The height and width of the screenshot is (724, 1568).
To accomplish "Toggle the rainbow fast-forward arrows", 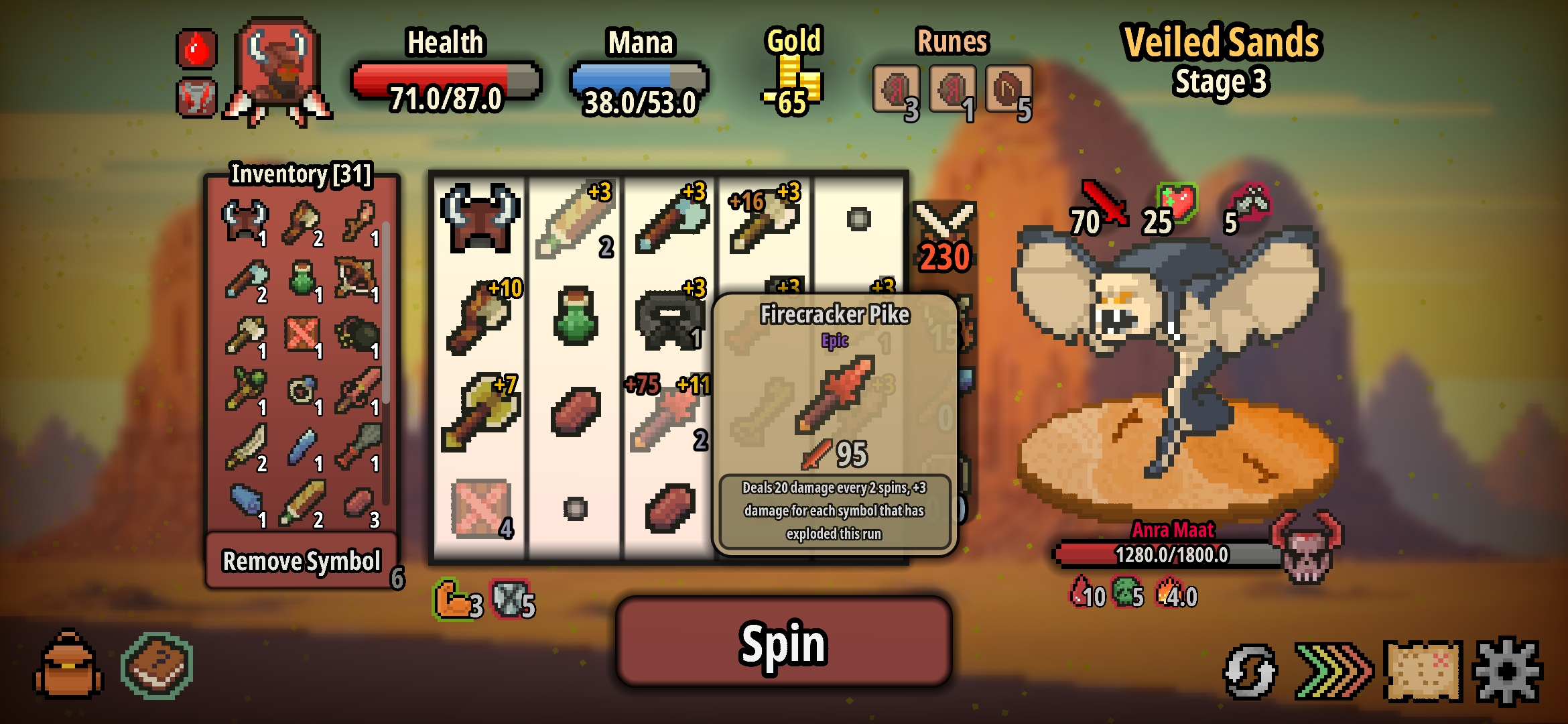I will coord(1333,670).
